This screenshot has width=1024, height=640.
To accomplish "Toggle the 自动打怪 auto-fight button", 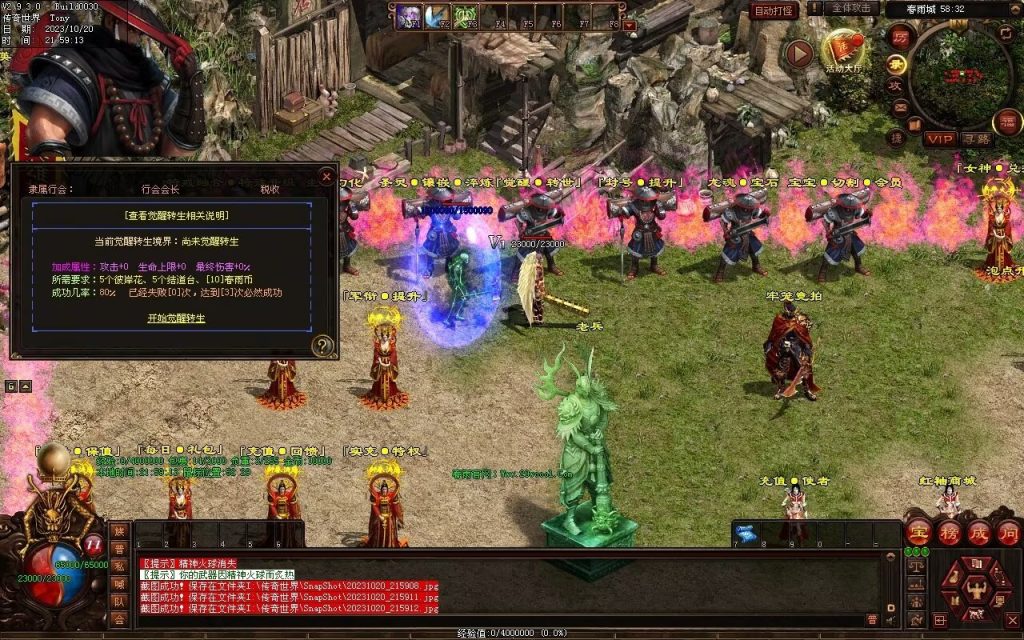I will (775, 10).
